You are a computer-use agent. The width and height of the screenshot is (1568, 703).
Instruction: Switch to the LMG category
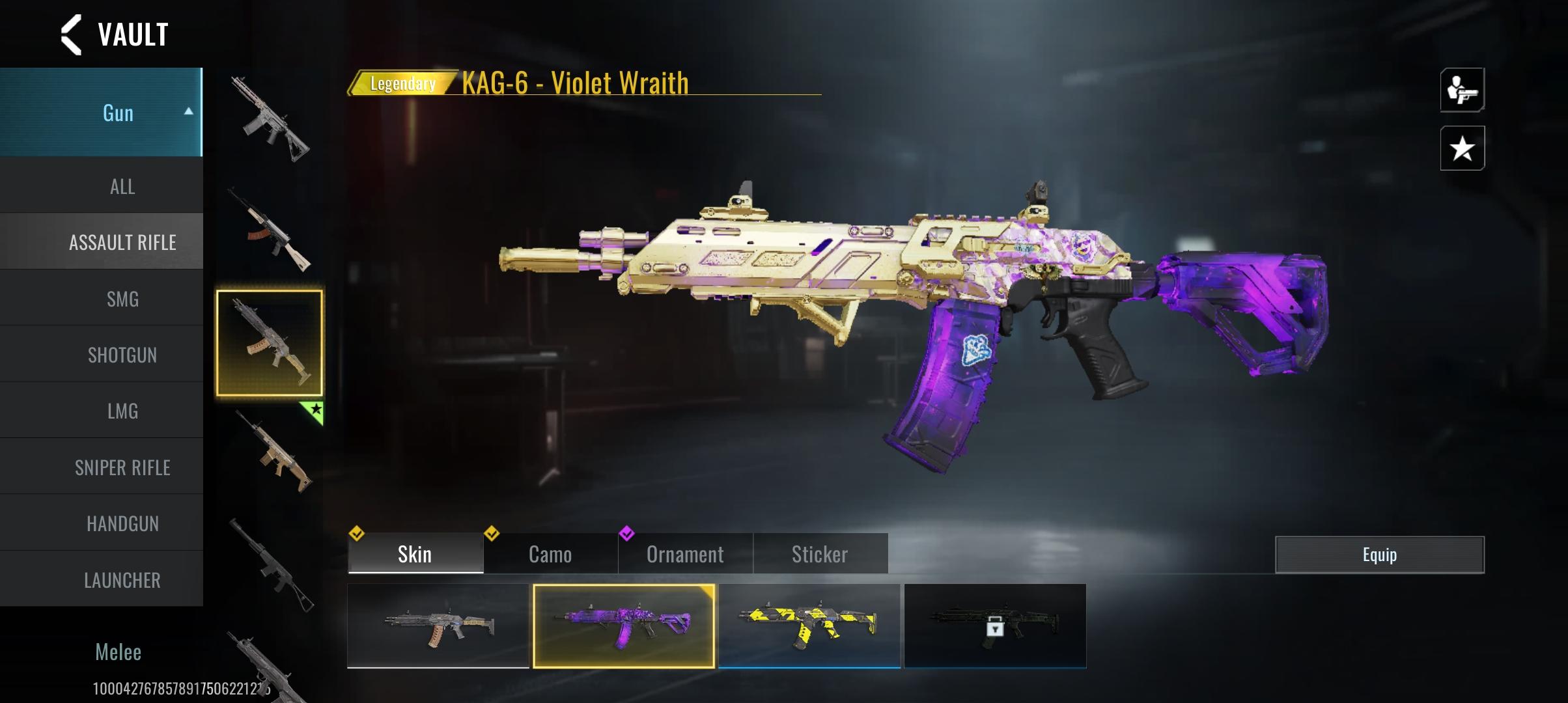(122, 411)
